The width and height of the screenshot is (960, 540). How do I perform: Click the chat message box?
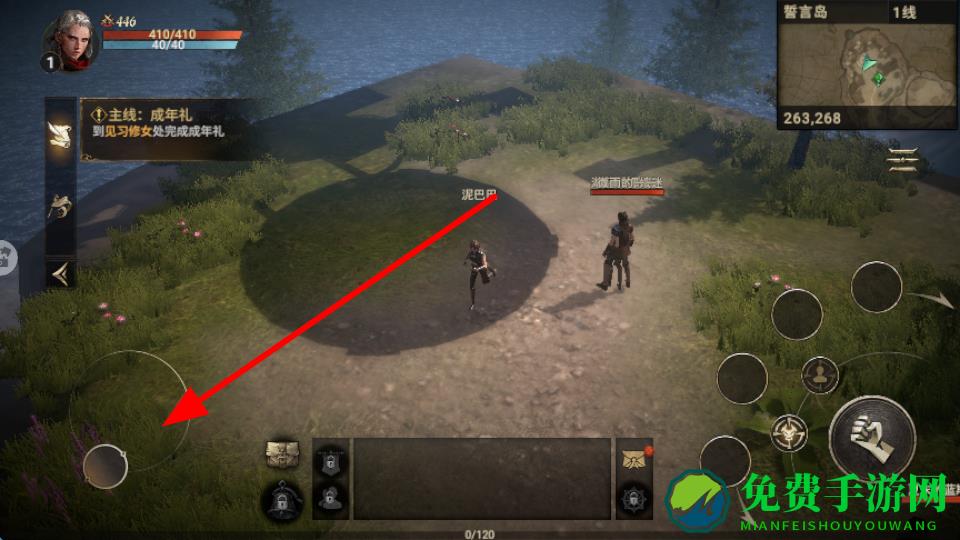point(482,478)
